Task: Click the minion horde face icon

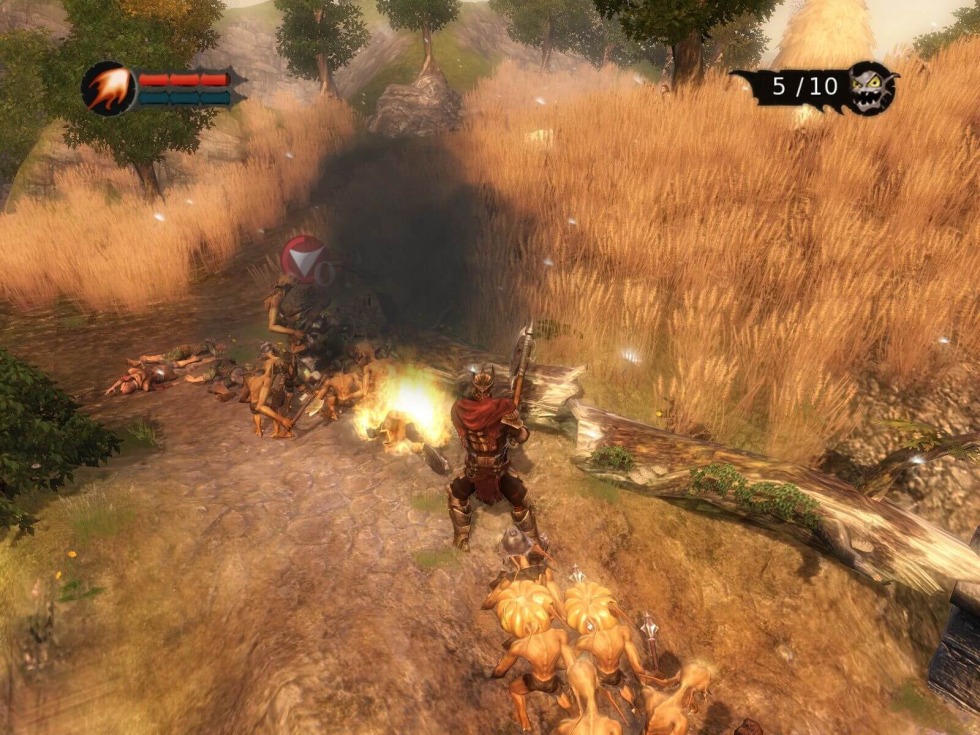Action: [x=870, y=88]
